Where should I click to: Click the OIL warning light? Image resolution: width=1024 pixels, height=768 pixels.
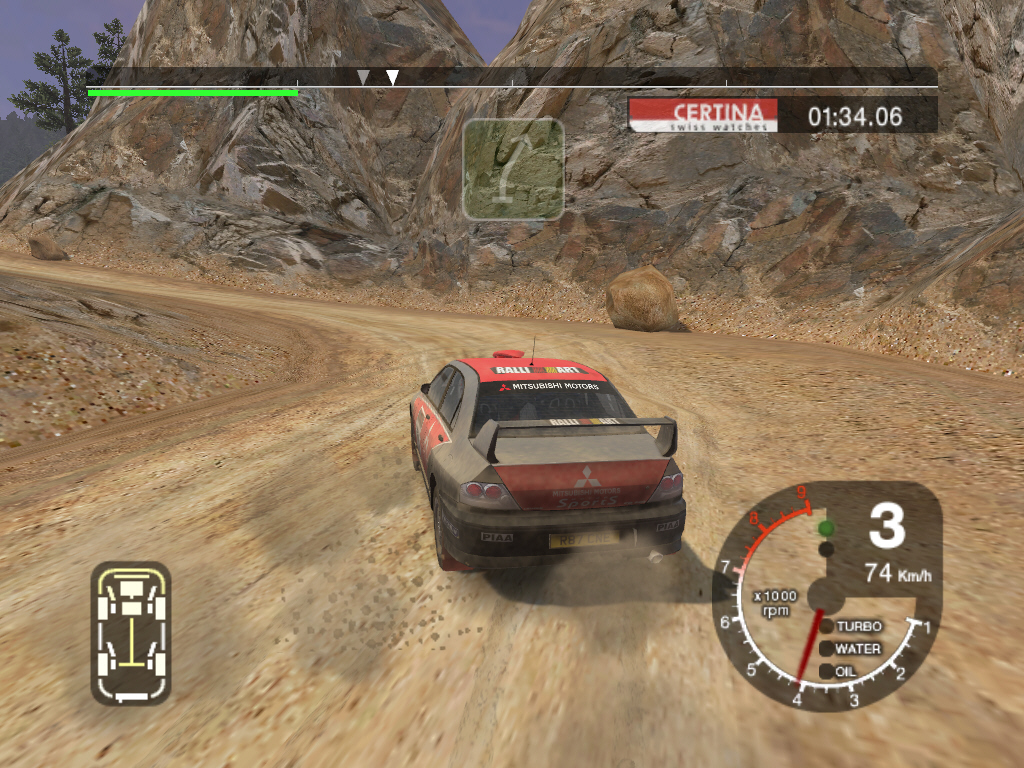pyautogui.click(x=827, y=671)
